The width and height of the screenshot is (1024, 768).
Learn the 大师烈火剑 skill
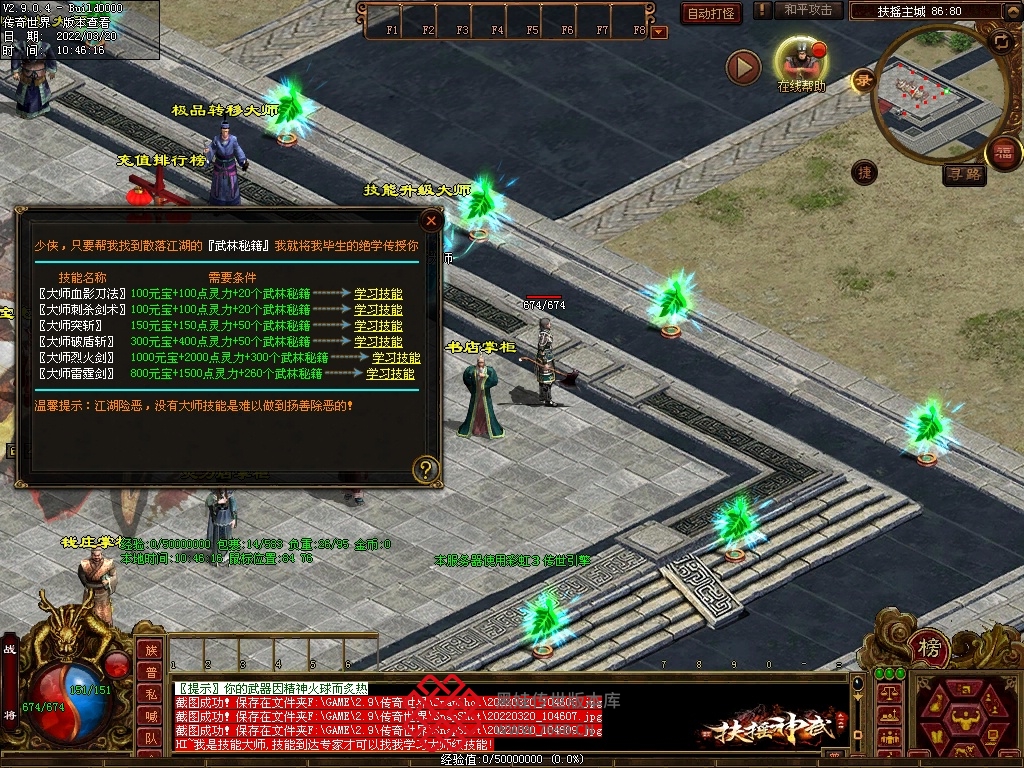coord(396,358)
